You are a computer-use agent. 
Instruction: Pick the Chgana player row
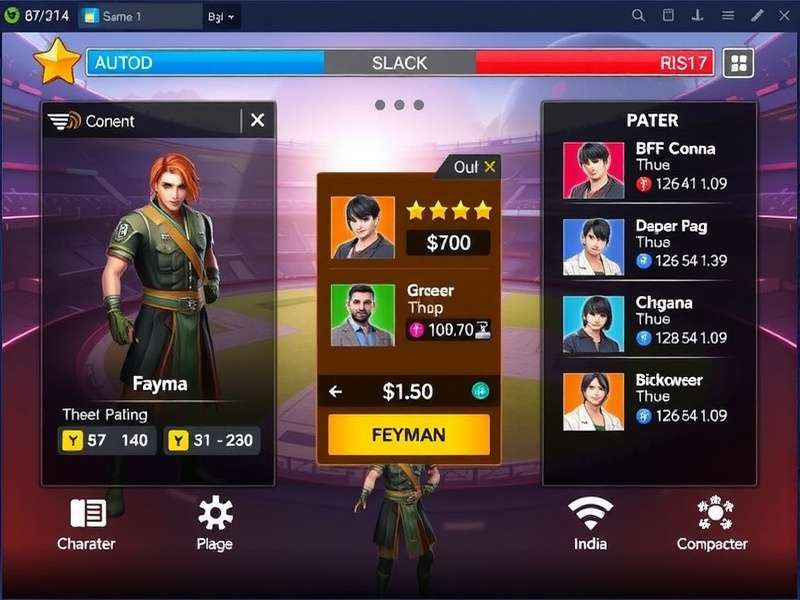649,322
